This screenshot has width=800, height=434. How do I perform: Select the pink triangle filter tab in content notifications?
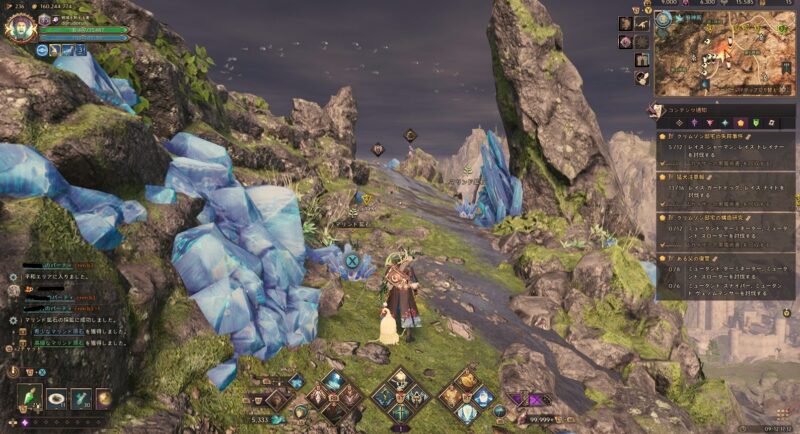click(710, 122)
